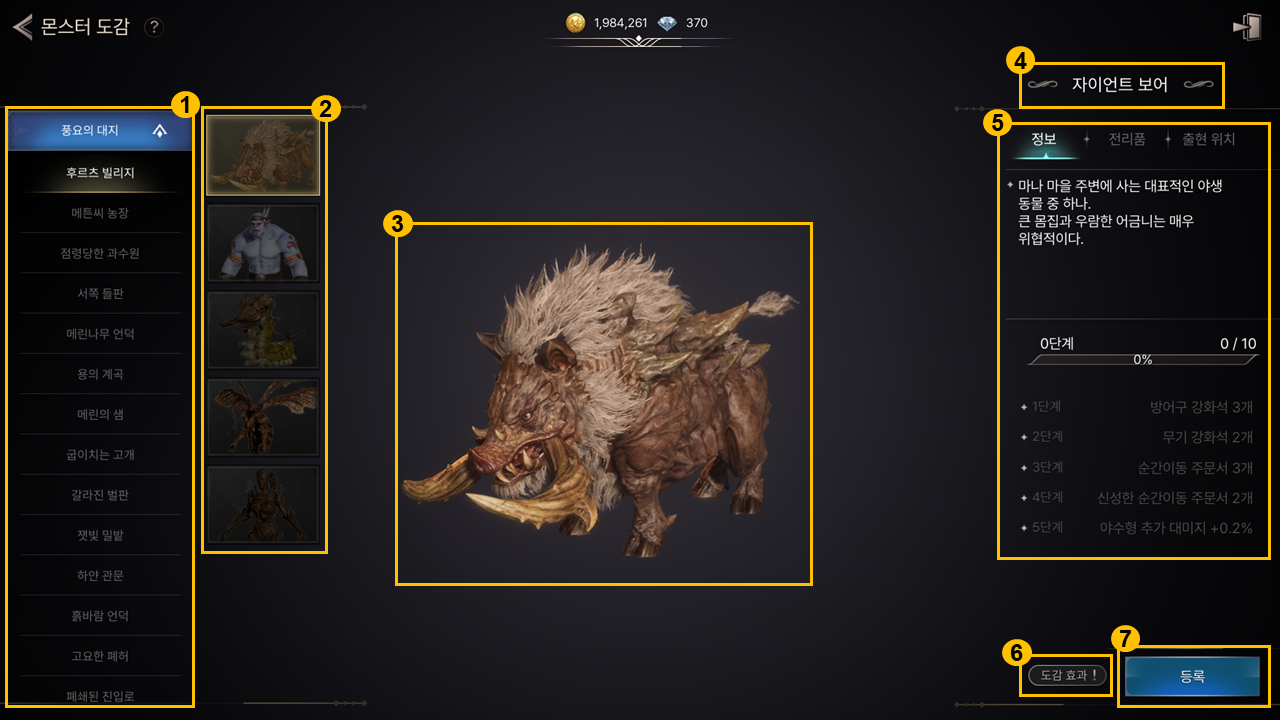Viewport: 1280px width, 720px height.
Task: Collapse the 풍요의 대지 region header
Action: tap(160, 131)
